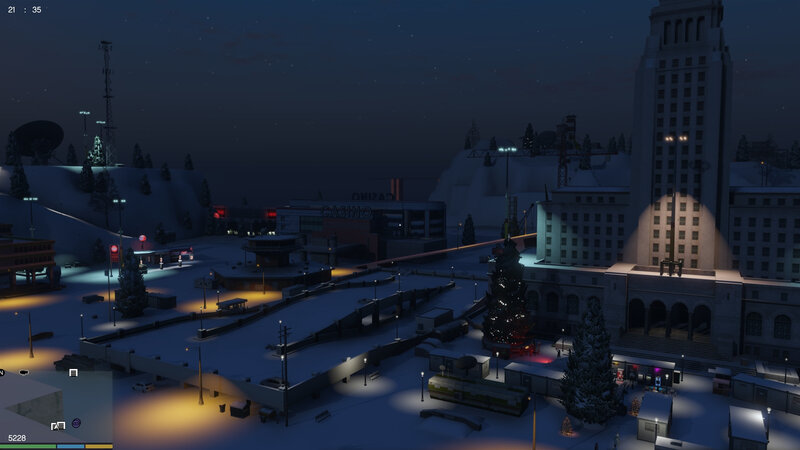Select the black vehicle blip on the minimap
Viewport: 800px width, 450px height.
point(25,372)
